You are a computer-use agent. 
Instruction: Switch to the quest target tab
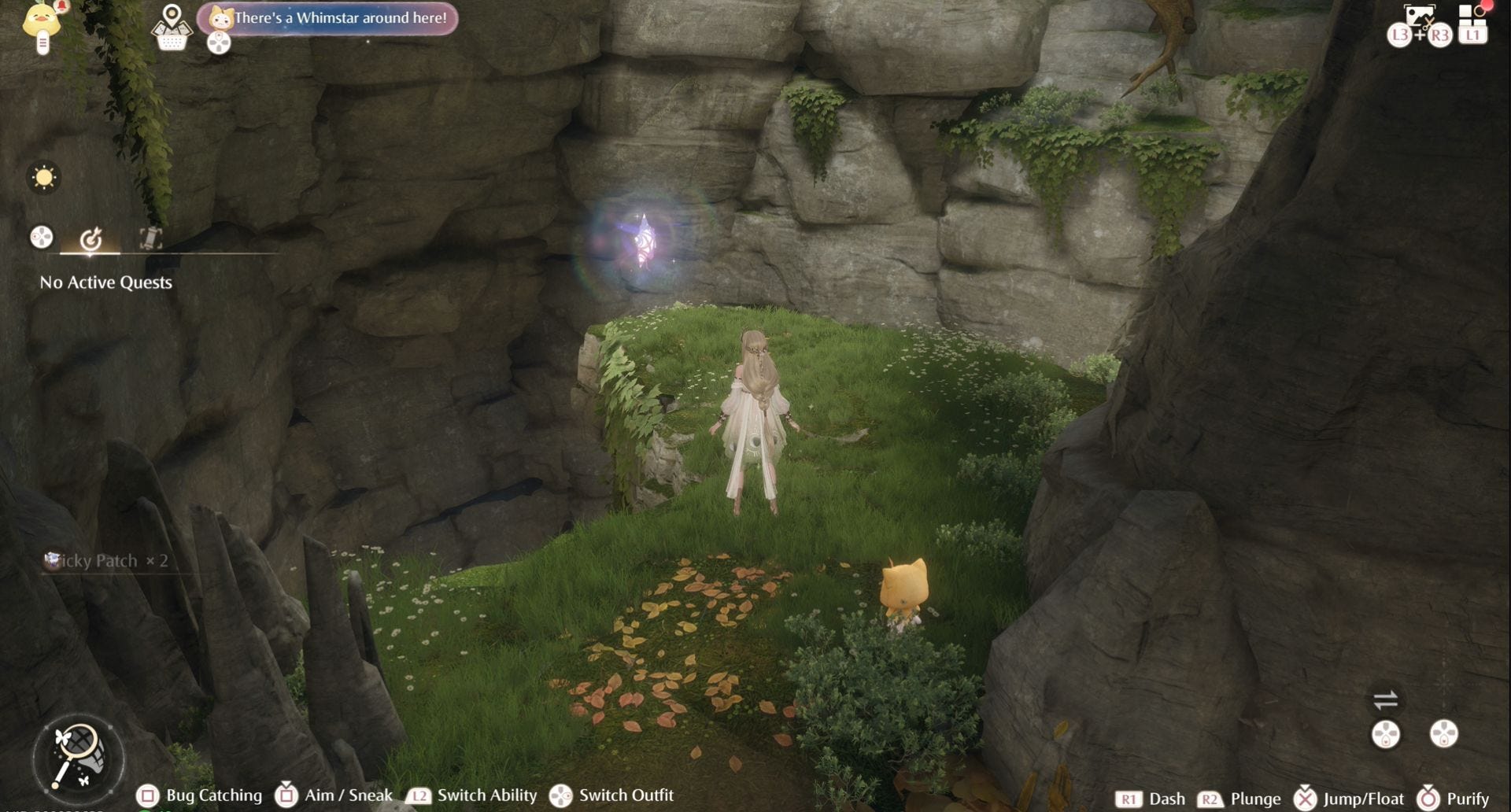pos(91,238)
